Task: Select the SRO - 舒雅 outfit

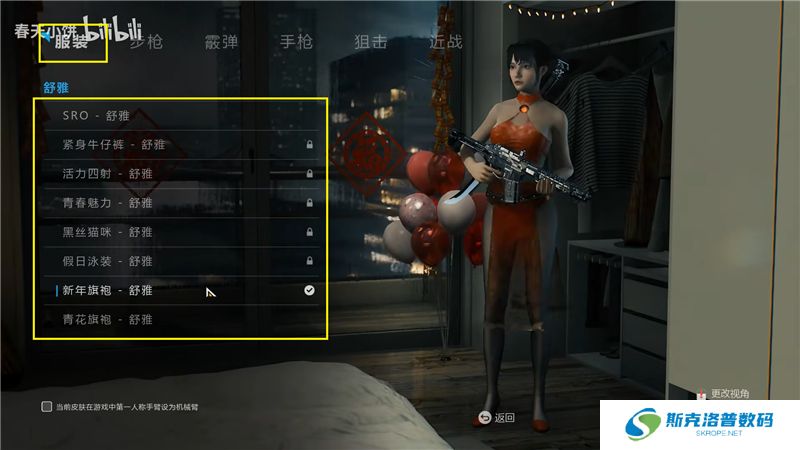Action: (x=180, y=116)
